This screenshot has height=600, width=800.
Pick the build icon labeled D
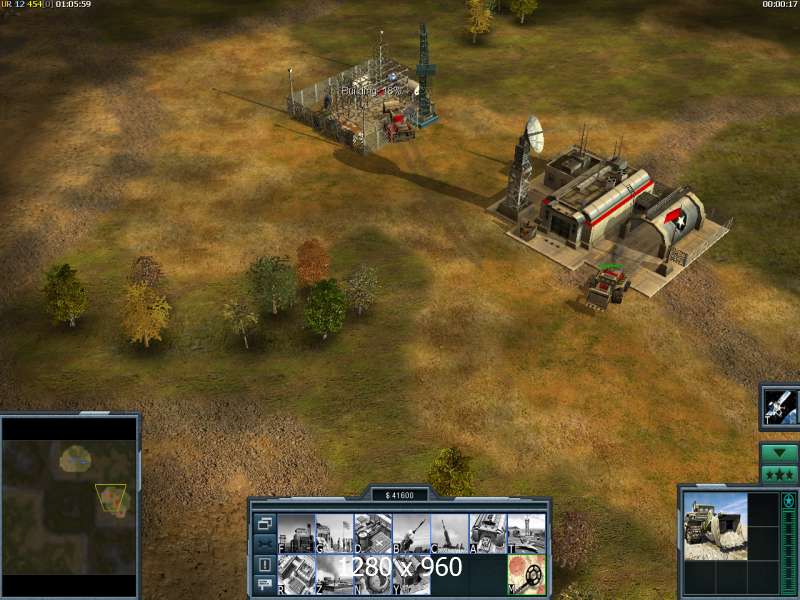[372, 533]
